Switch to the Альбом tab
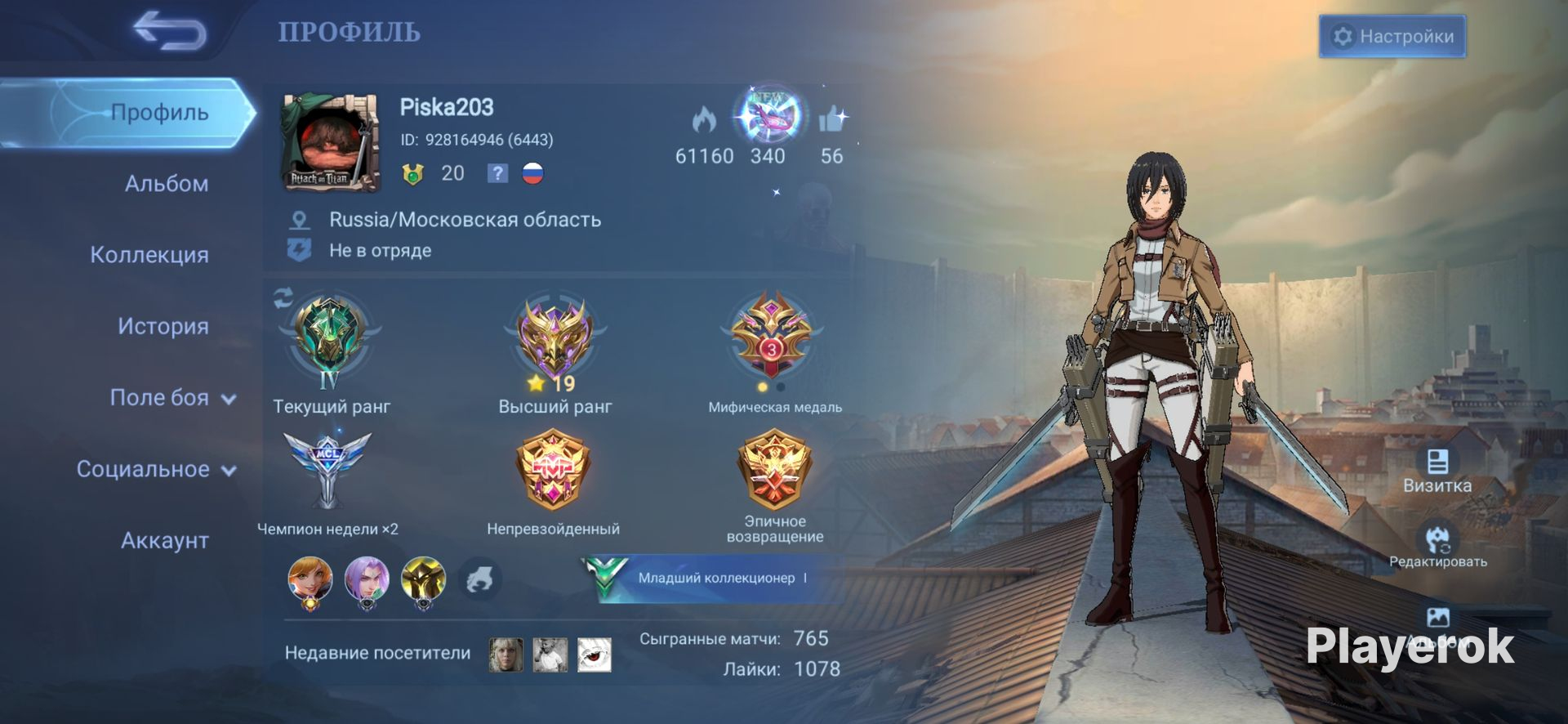 [166, 184]
